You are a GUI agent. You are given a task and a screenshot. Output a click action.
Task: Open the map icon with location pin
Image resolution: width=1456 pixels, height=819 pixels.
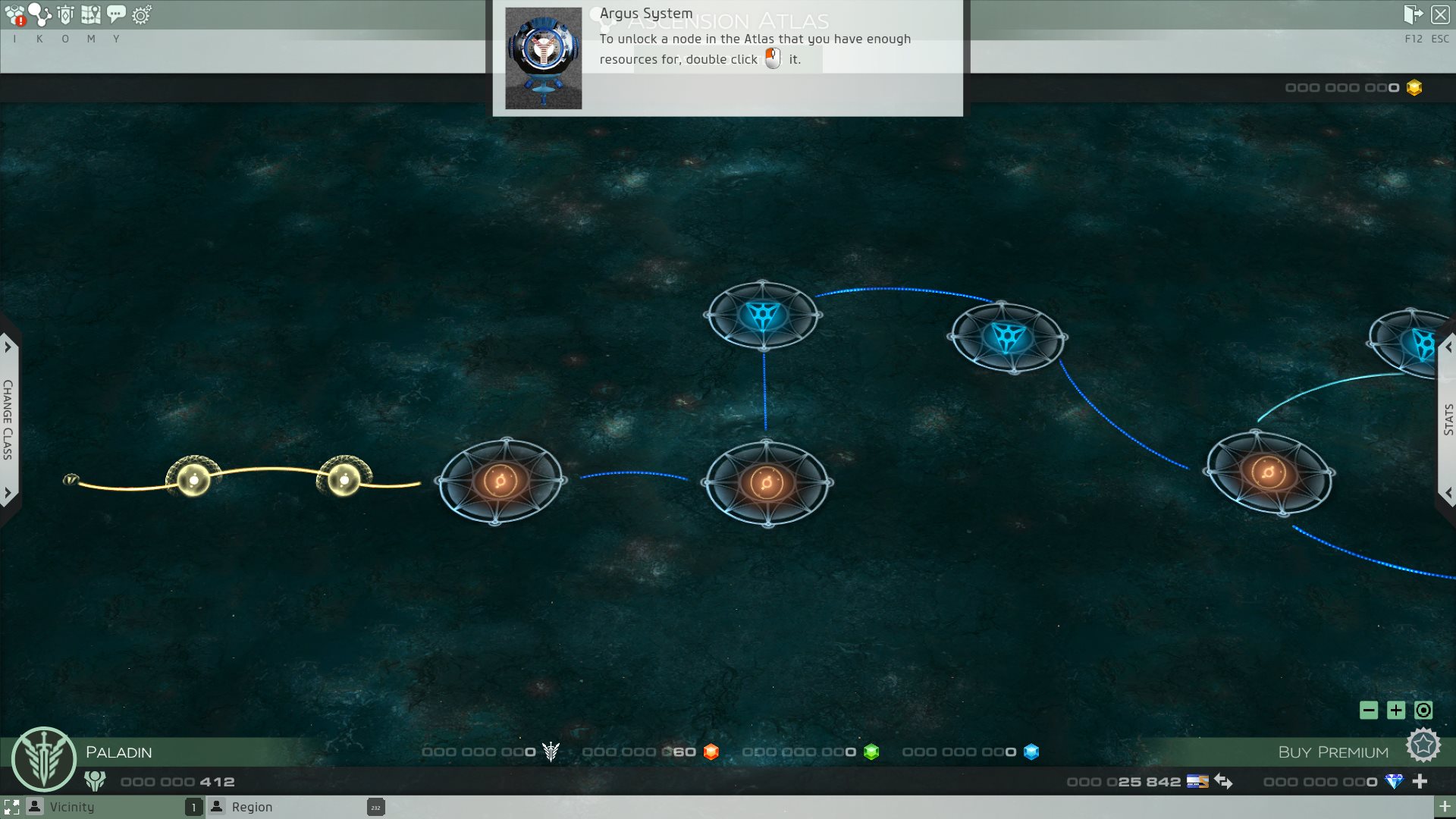[x=91, y=15]
